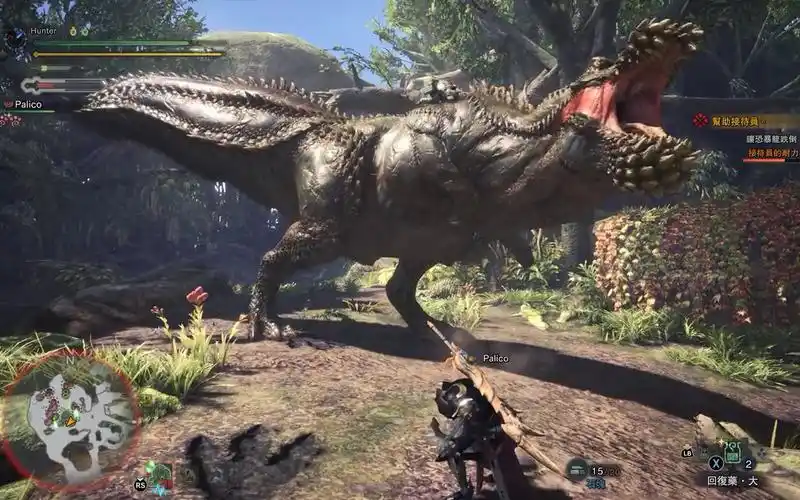Select the Mega Potion item slot
800x500 pixels.
click(x=731, y=455)
